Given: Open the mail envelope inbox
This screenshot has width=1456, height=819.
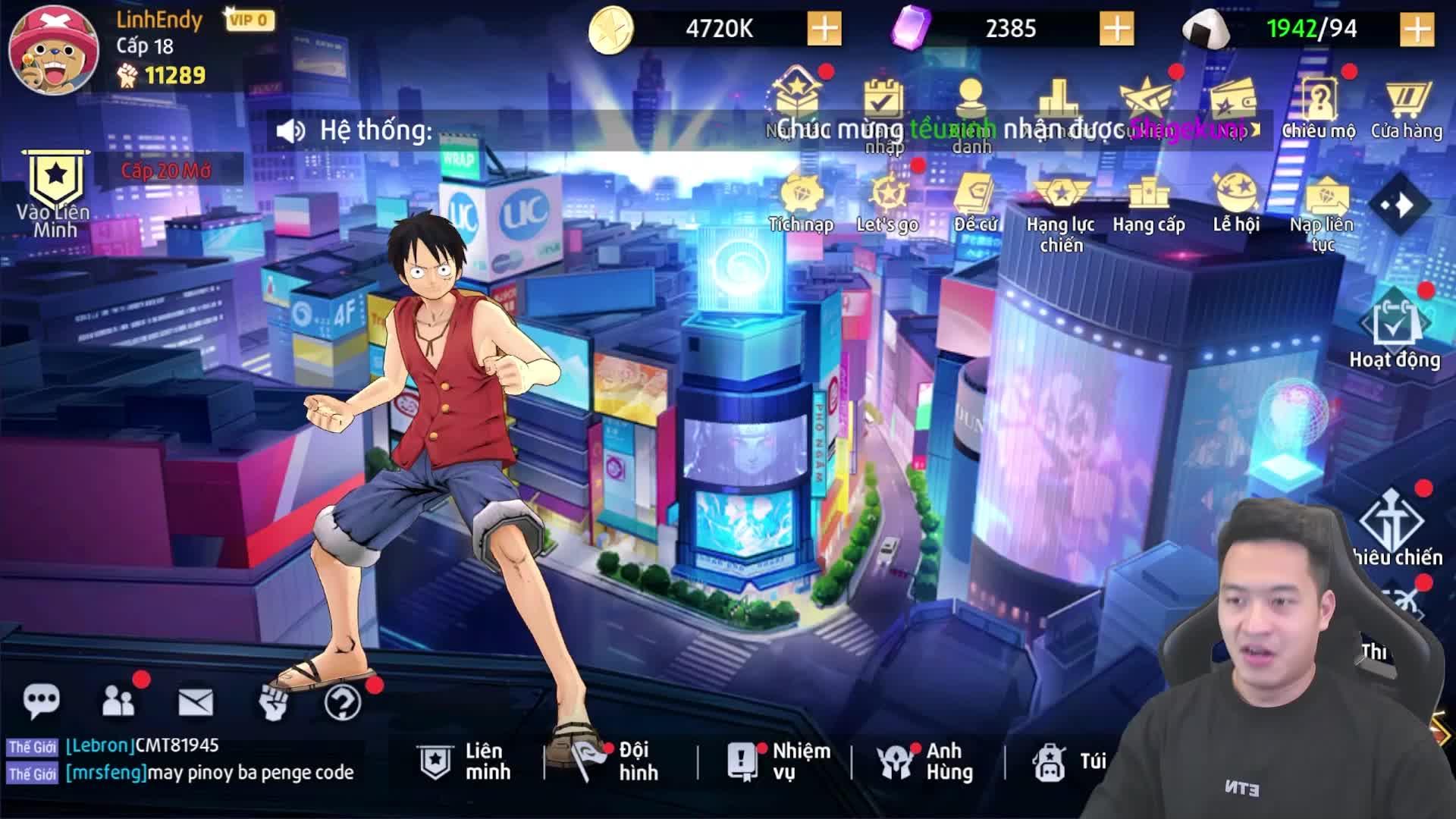Looking at the screenshot, I should (196, 702).
